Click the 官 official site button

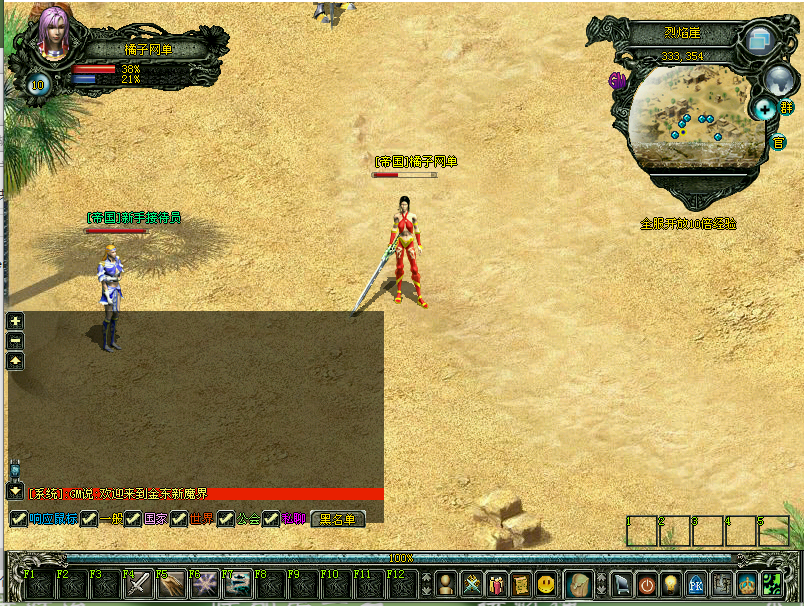[x=778, y=142]
